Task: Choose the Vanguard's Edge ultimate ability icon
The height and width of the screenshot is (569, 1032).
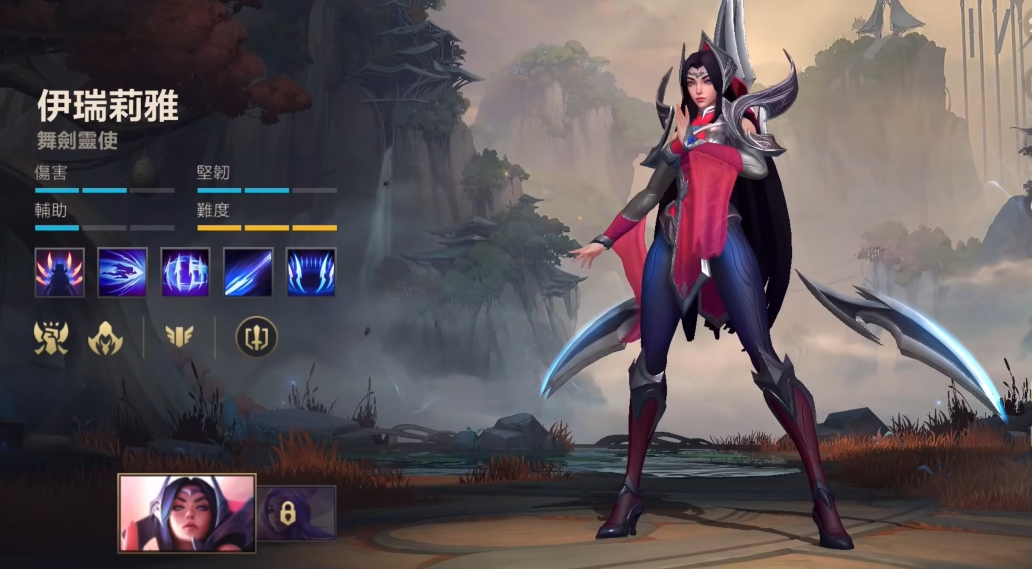Action: pyautogui.click(x=311, y=272)
